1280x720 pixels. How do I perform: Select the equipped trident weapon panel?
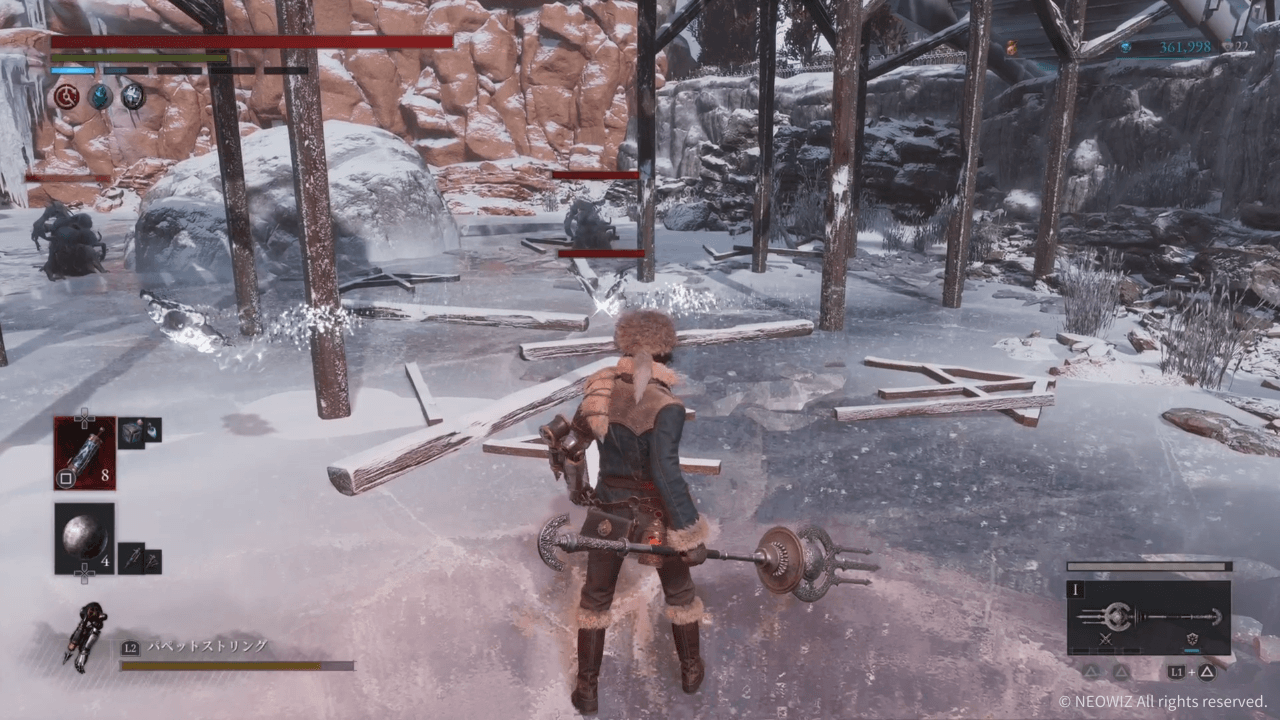[1149, 617]
